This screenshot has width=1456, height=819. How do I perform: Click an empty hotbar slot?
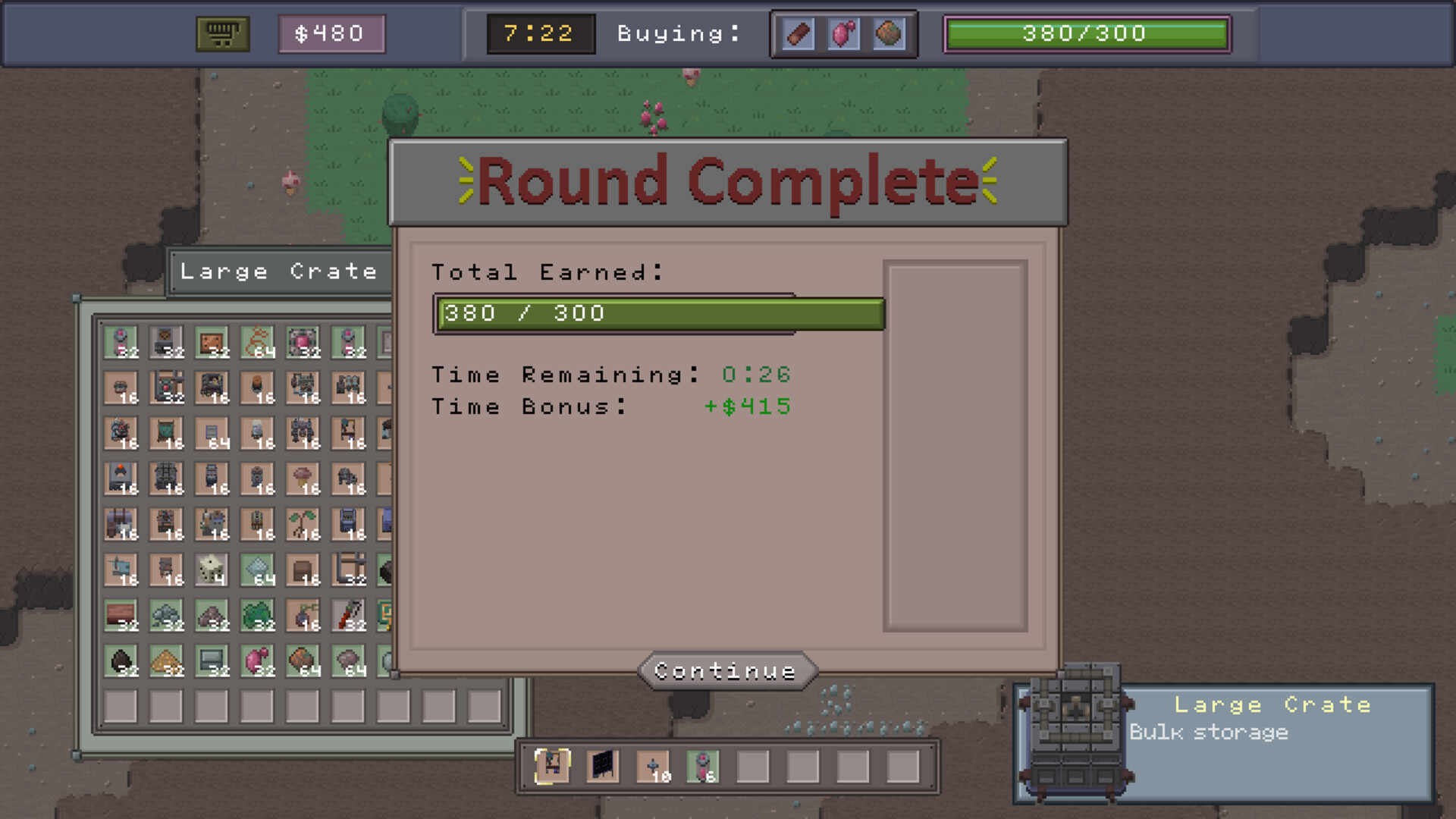coord(755,767)
